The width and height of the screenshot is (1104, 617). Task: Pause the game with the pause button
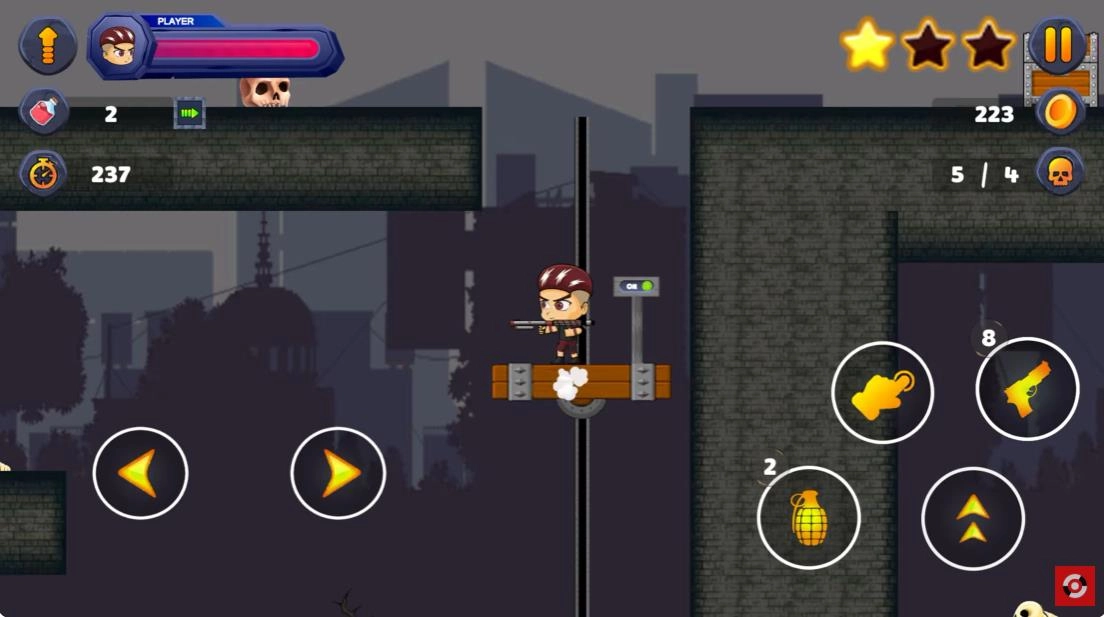coord(1057,46)
